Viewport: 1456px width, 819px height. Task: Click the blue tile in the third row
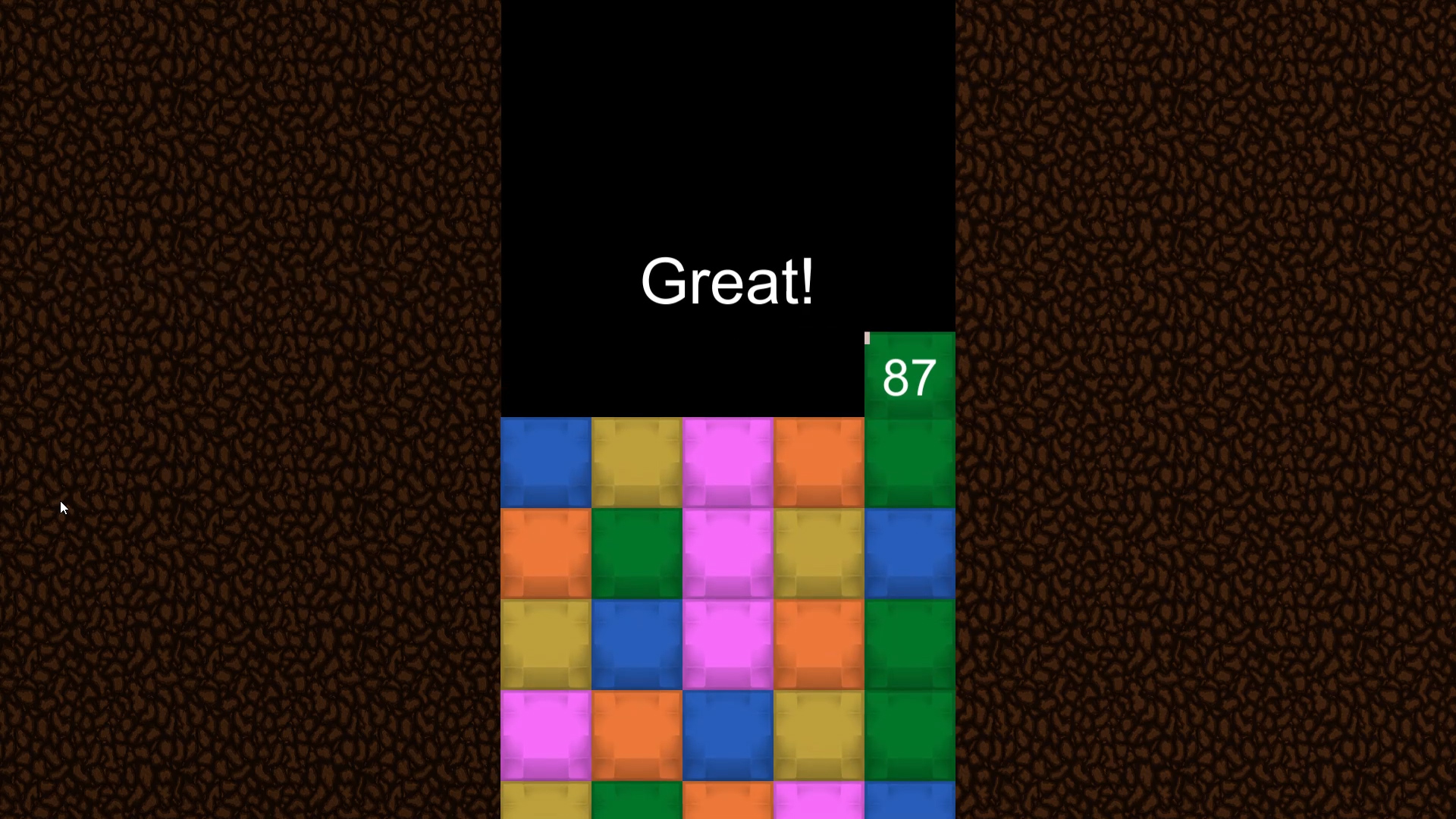(637, 643)
